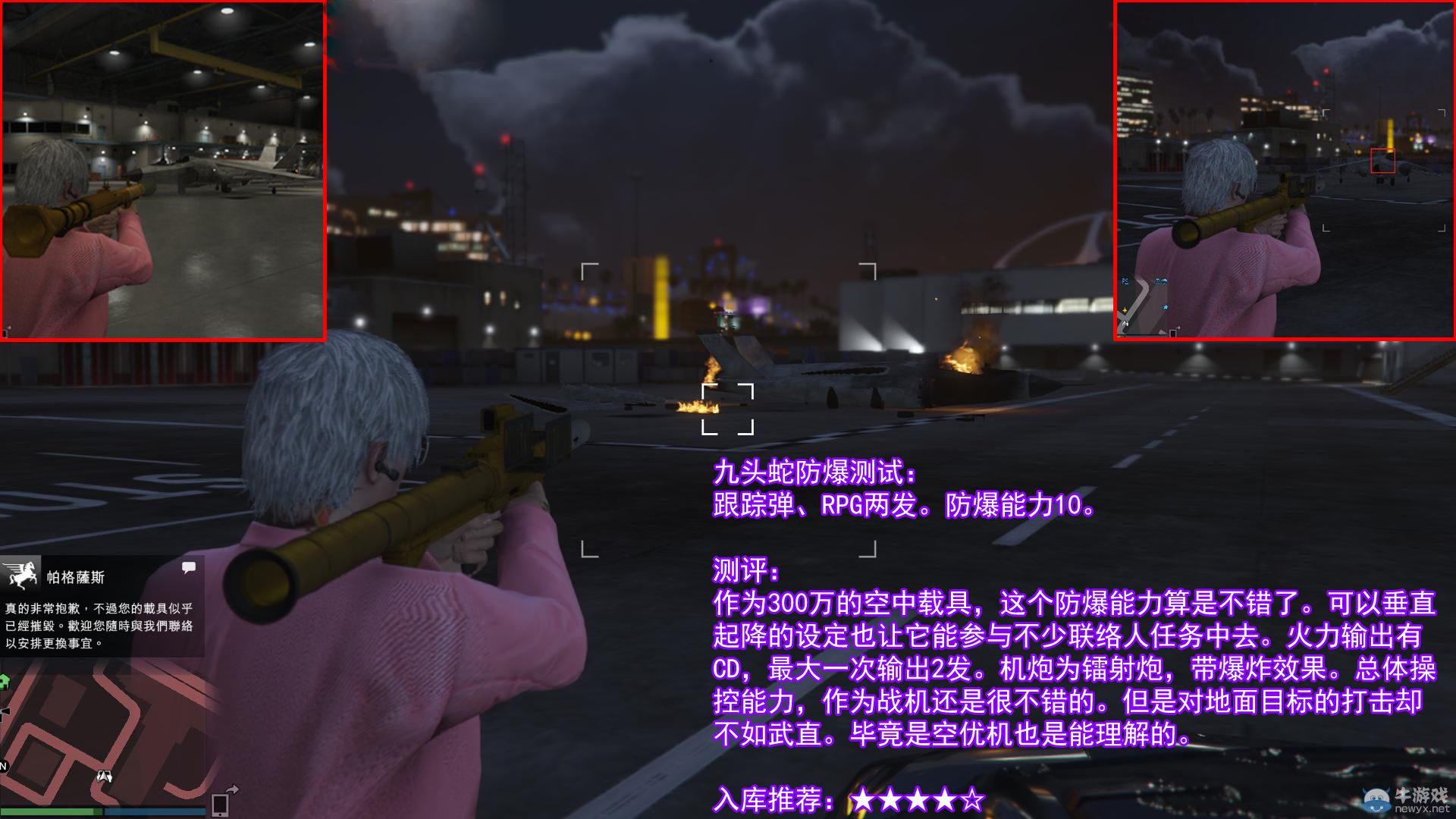Select the green home icon on the minimap

pos(5,679)
